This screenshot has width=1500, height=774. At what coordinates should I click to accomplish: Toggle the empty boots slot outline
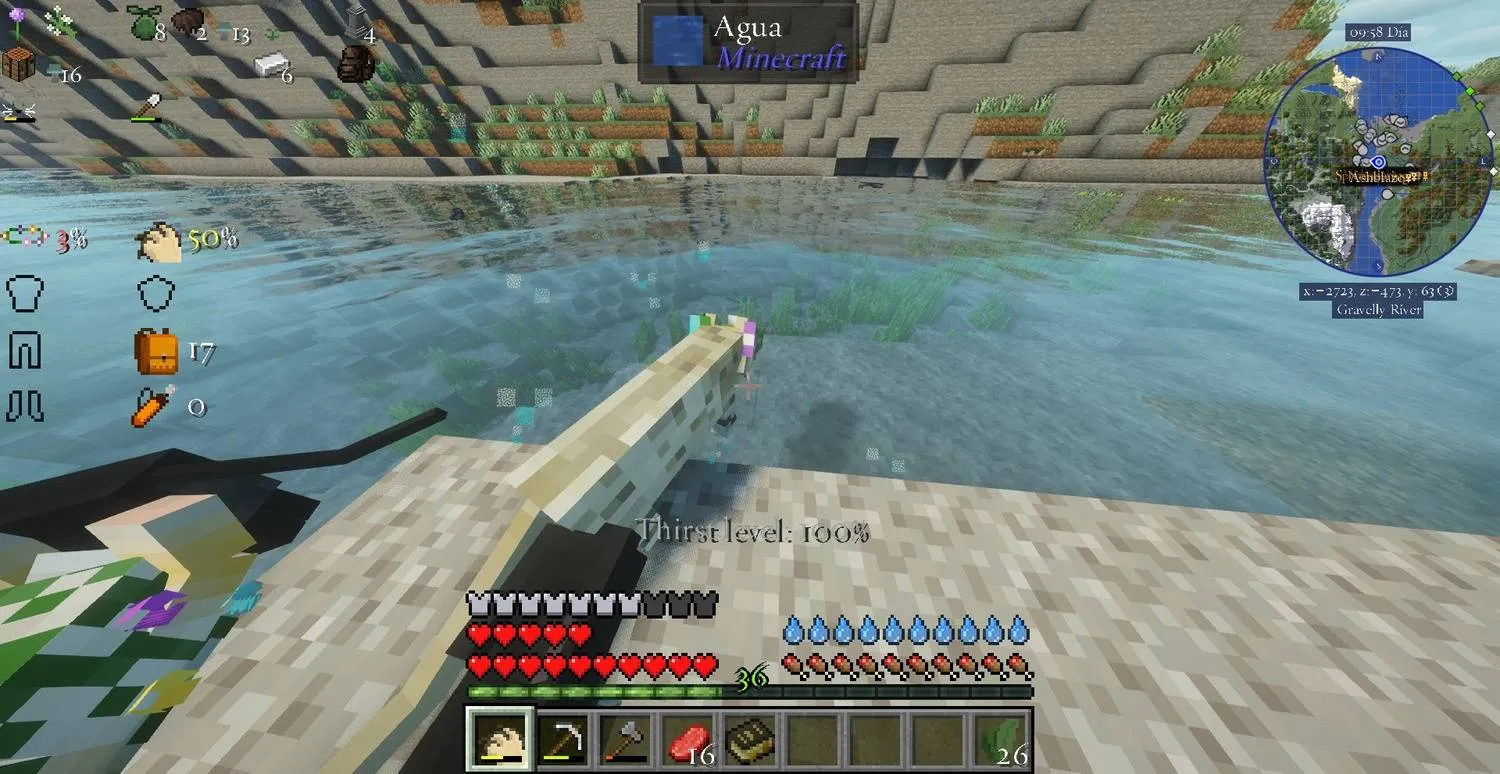pos(27,405)
